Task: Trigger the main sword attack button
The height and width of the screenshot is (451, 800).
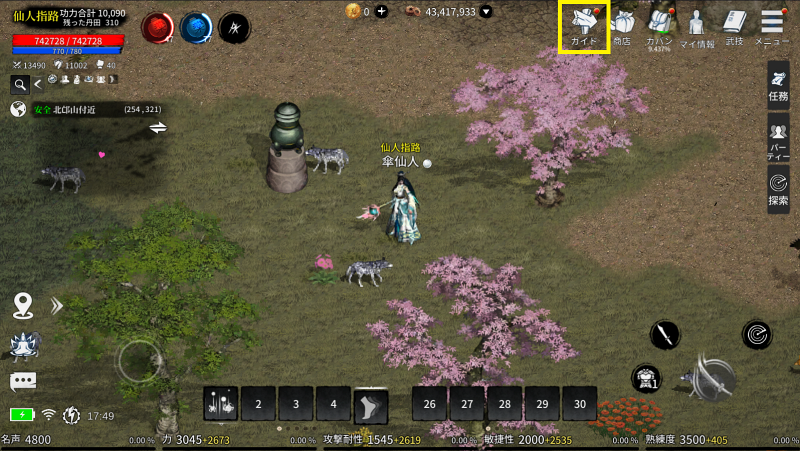Action: [x=714, y=378]
